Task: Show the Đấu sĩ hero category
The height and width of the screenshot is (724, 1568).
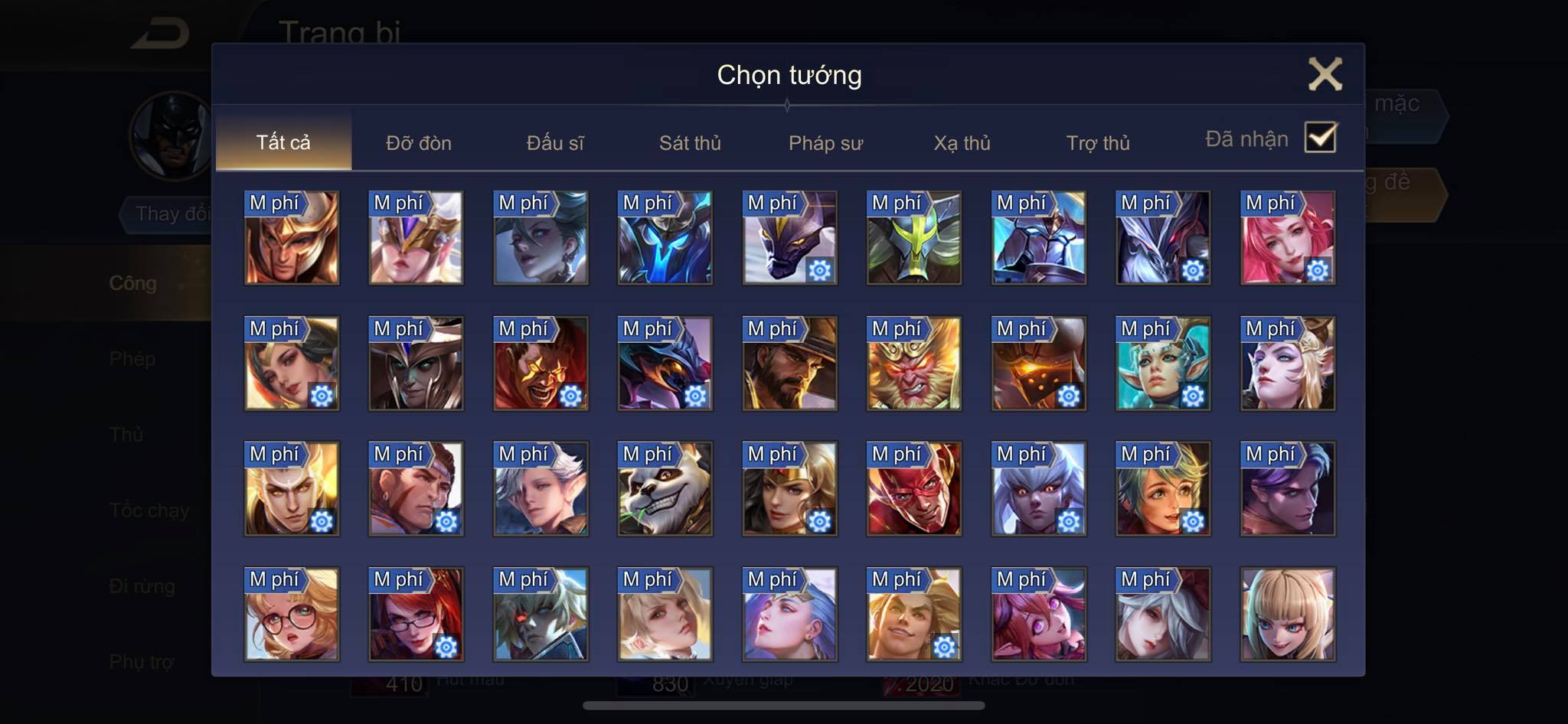Action: click(x=555, y=143)
